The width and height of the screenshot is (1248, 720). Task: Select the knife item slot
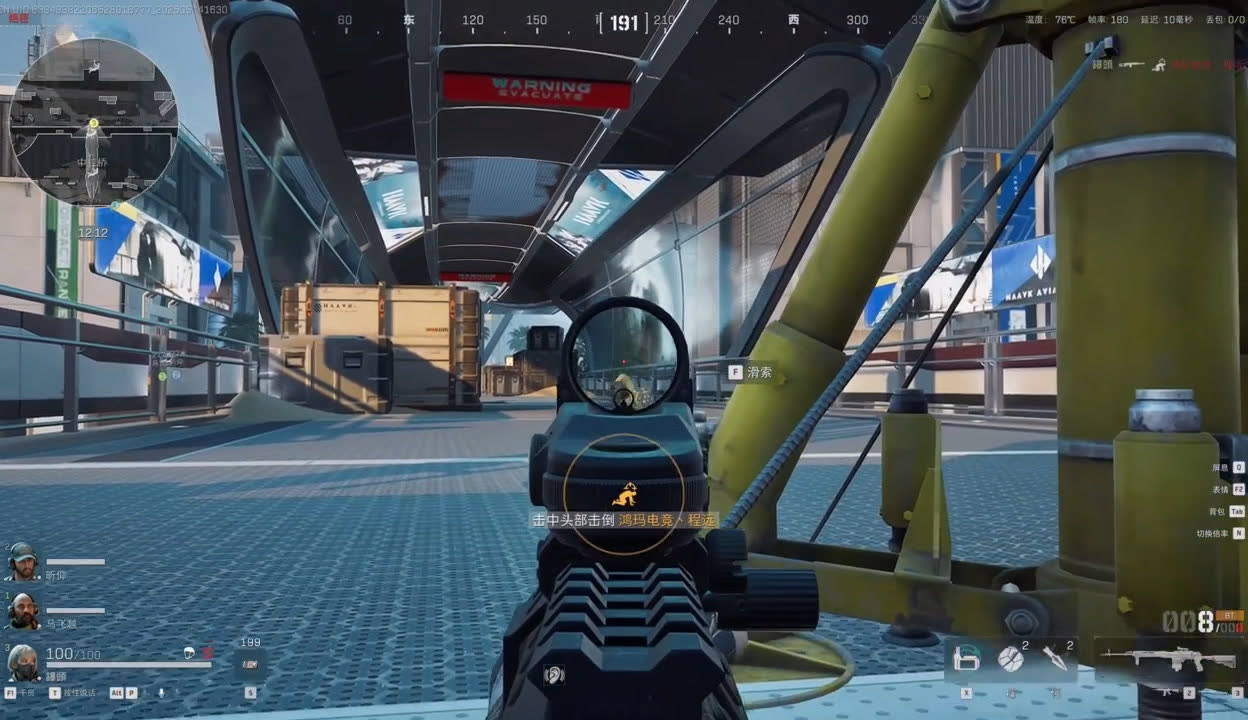coord(1056,658)
